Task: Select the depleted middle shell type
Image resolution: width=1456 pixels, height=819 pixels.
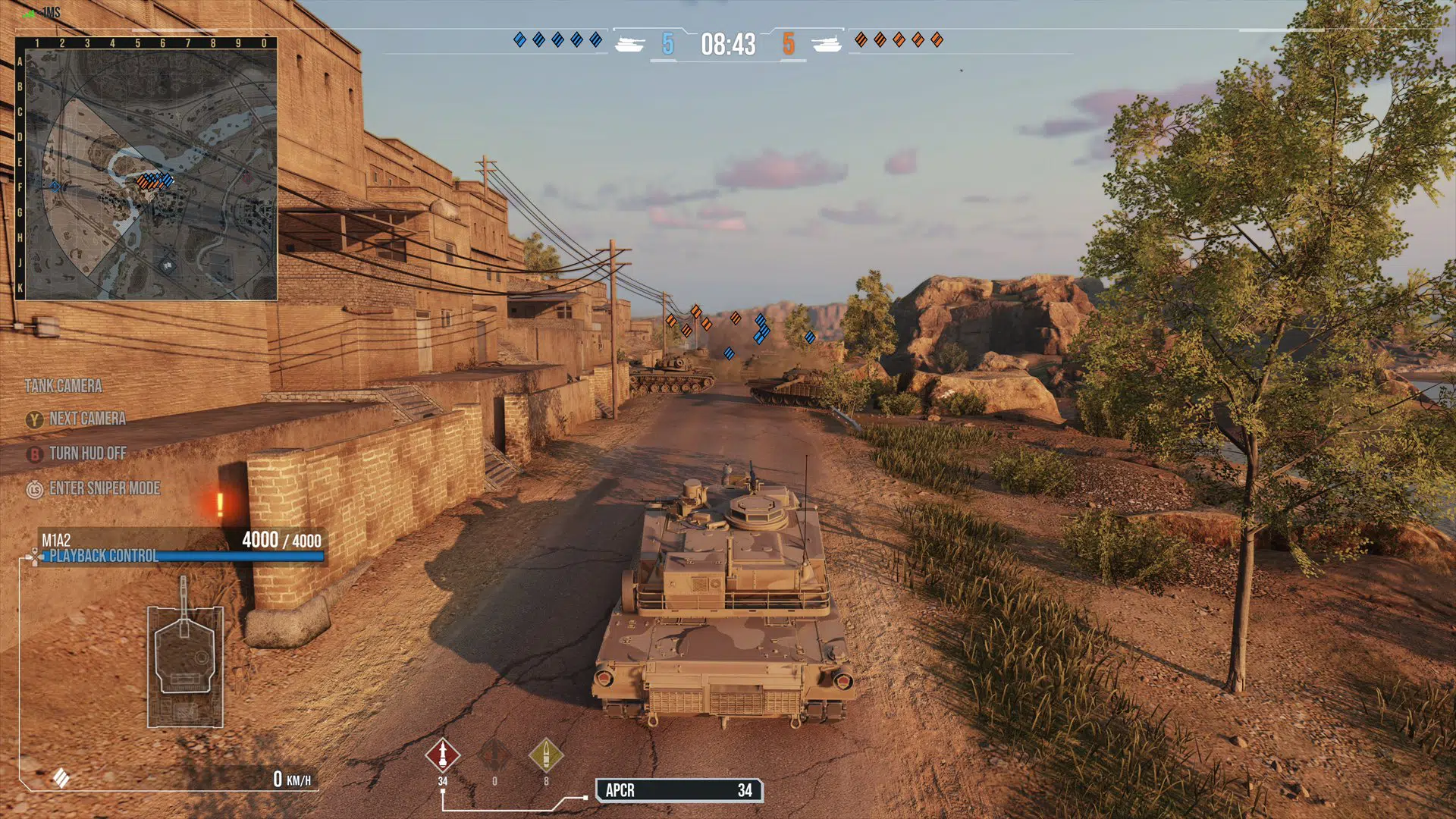Action: coord(494,755)
